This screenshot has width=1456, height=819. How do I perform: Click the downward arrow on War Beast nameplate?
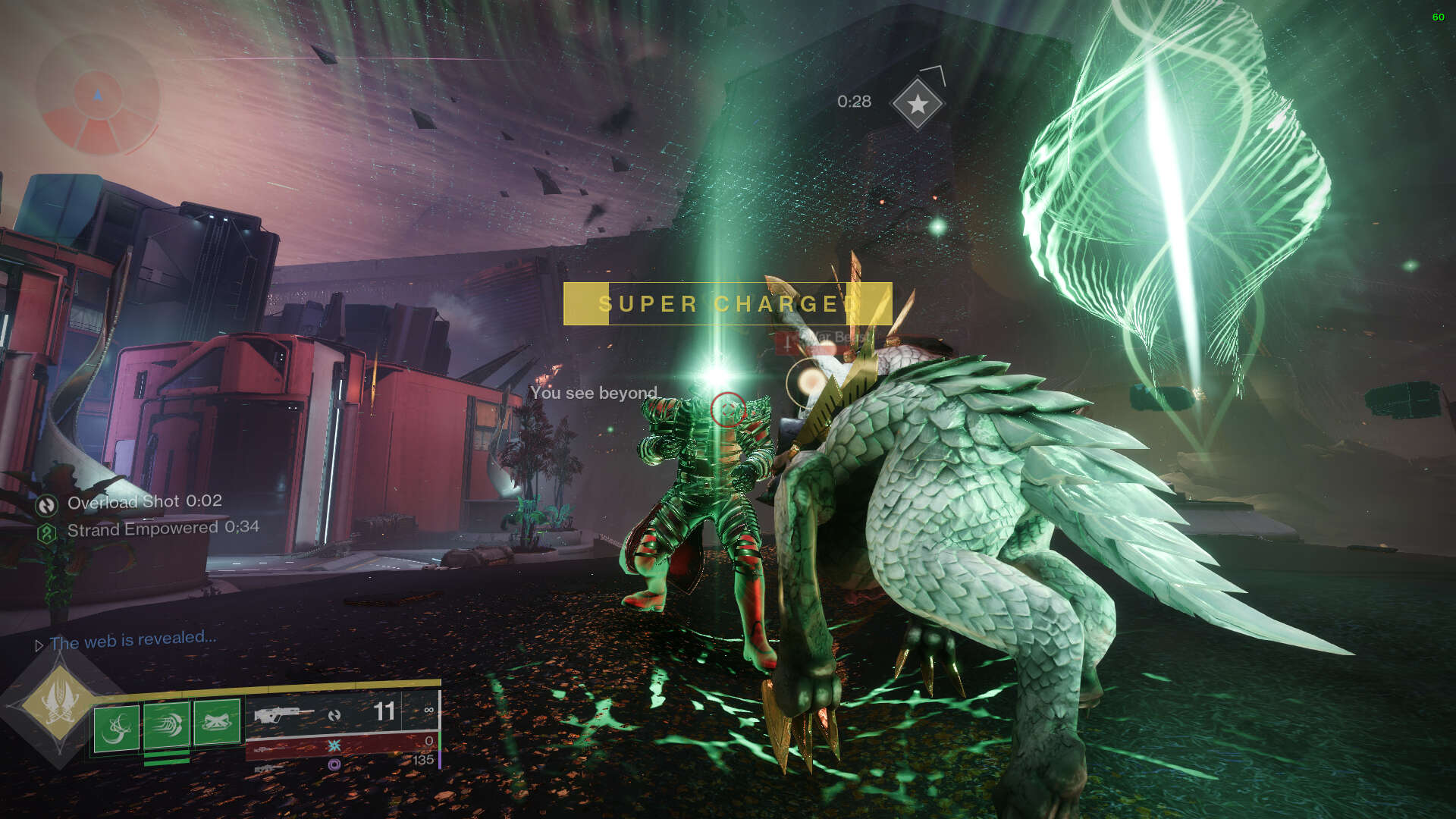[x=787, y=344]
